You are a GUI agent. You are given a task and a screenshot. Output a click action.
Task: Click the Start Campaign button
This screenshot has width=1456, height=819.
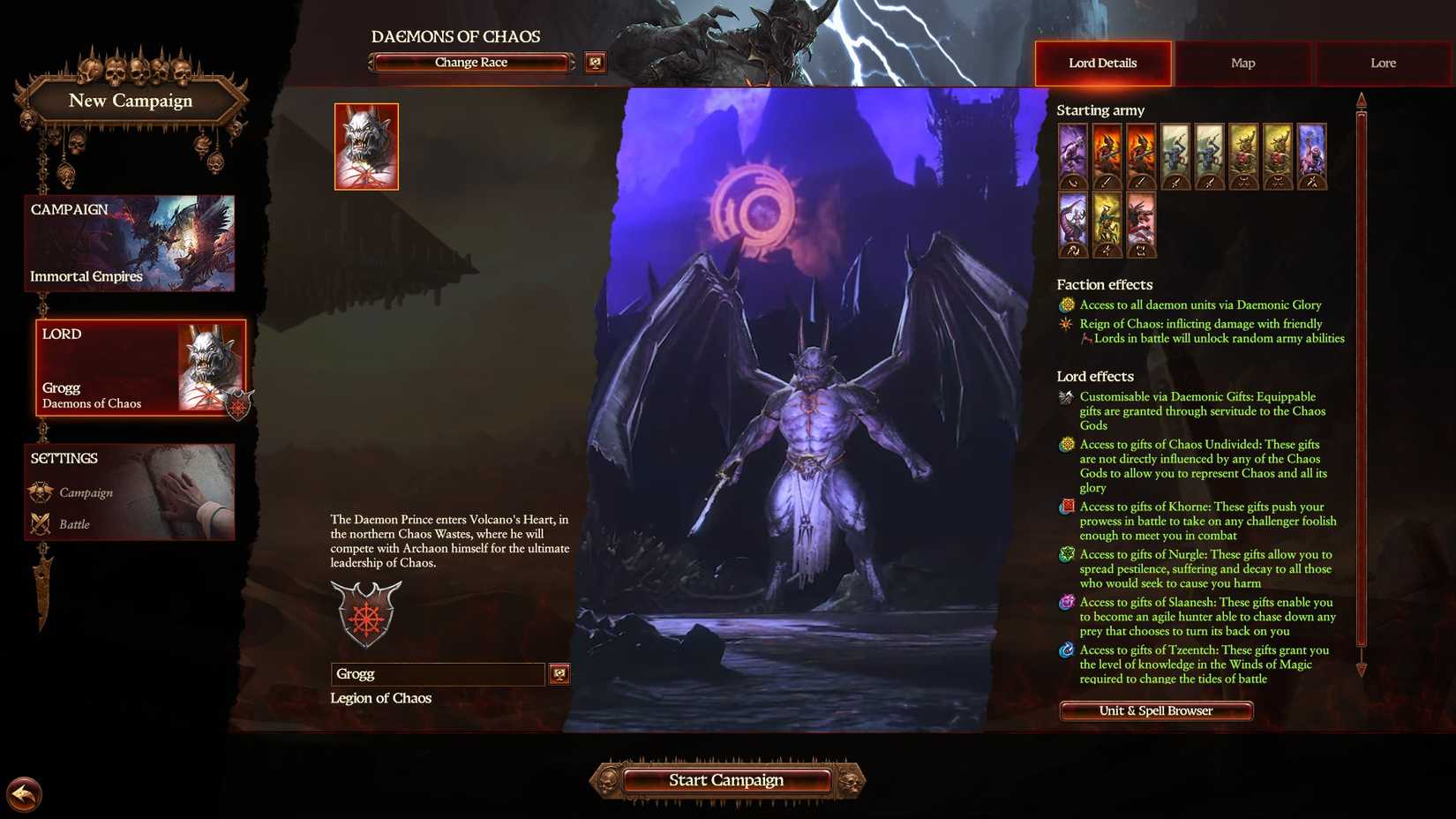726,779
